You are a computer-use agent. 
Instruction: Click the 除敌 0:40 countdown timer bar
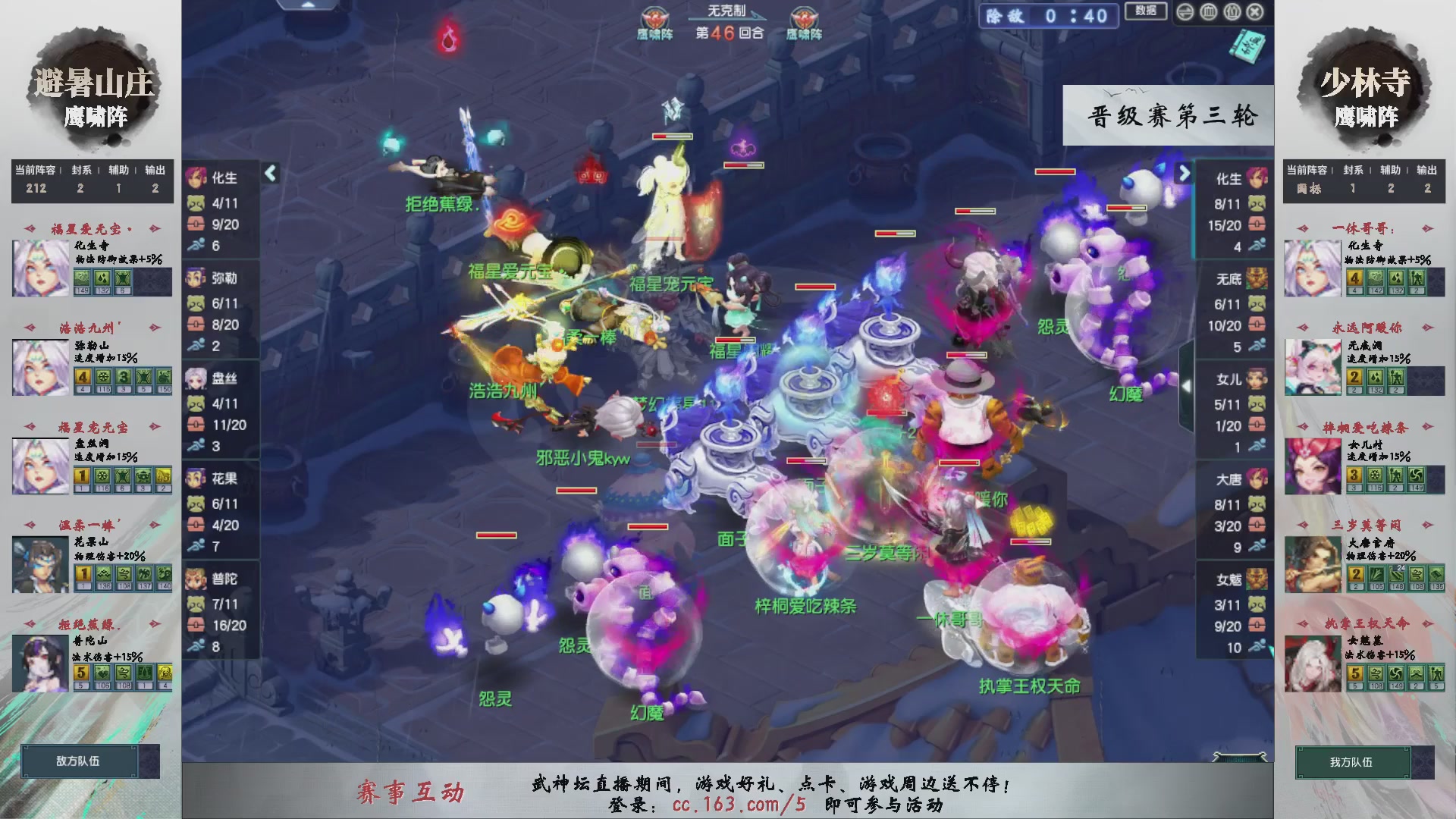(1048, 17)
